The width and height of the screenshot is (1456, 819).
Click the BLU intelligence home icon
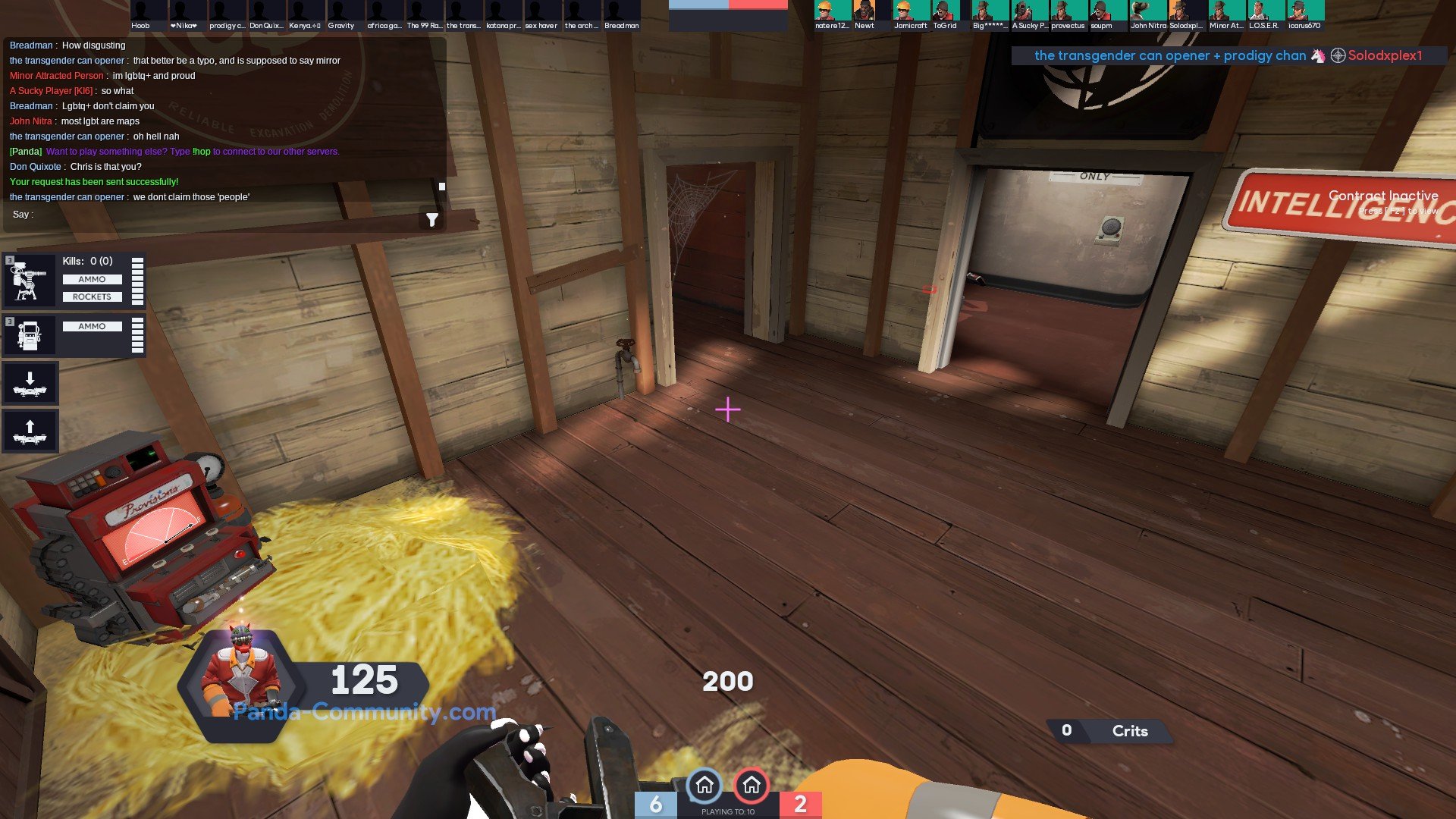(x=704, y=785)
